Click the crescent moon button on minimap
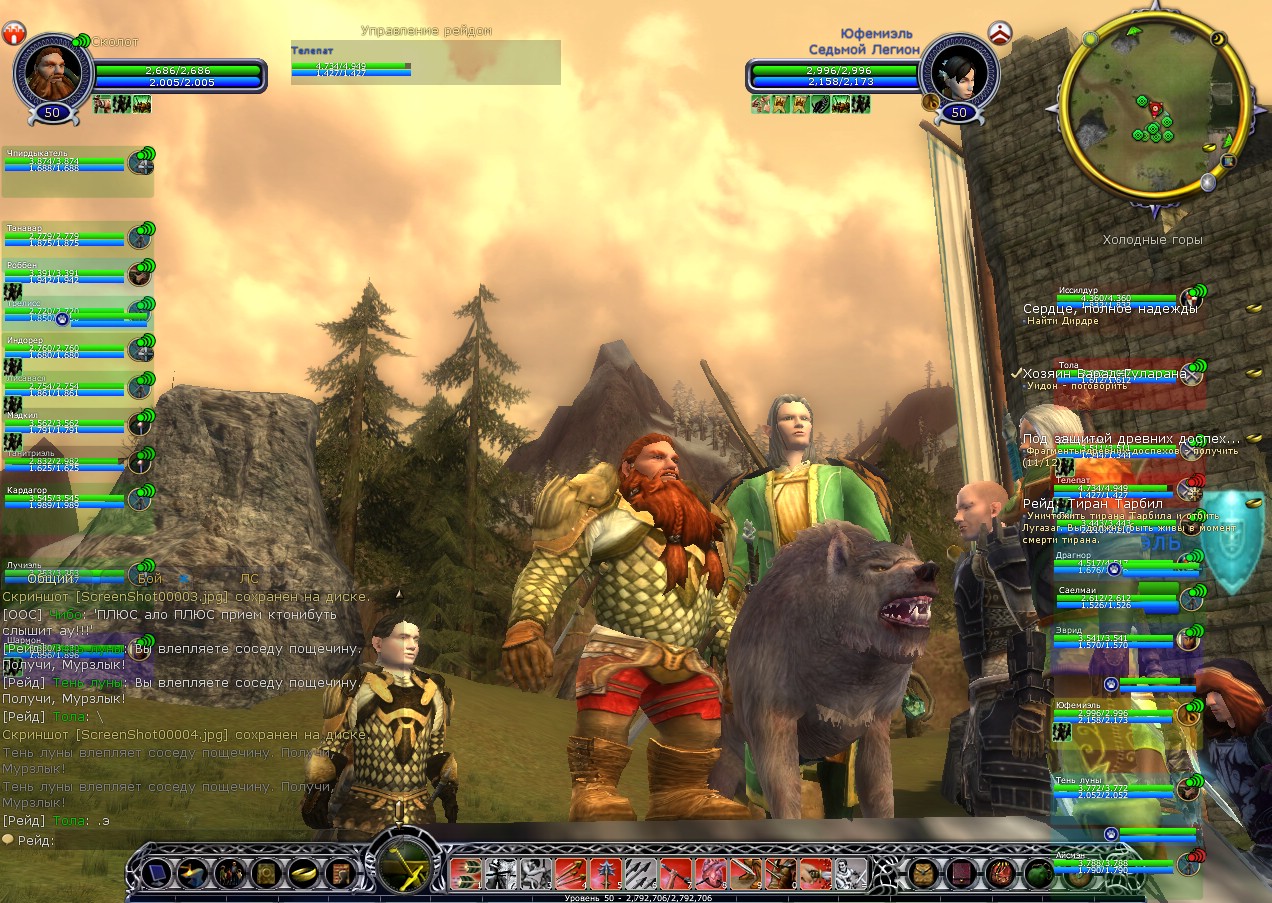Screen dimensions: 1272x903 (1219, 39)
